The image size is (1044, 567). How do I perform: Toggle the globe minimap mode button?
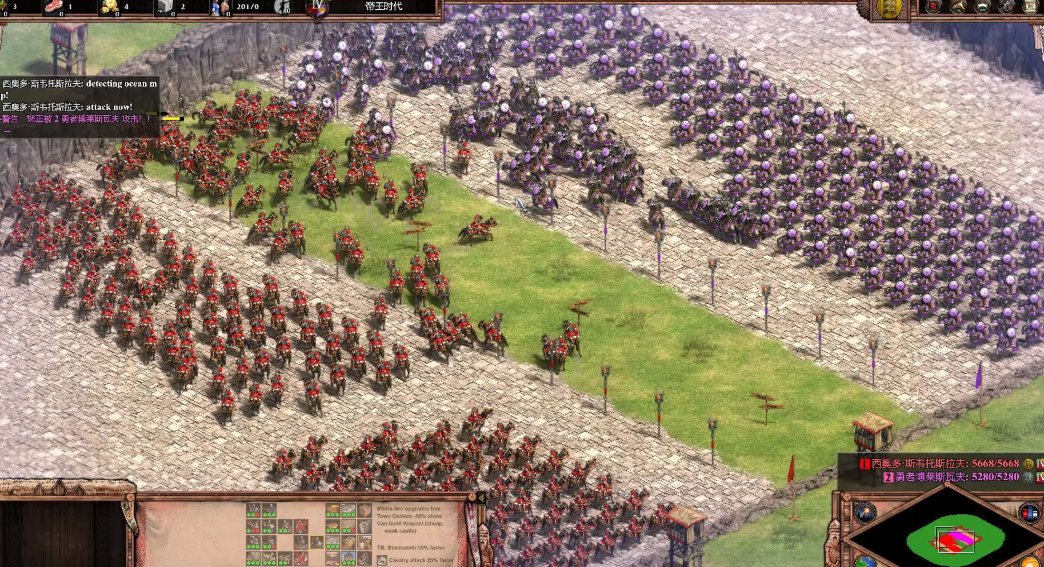tap(866, 561)
